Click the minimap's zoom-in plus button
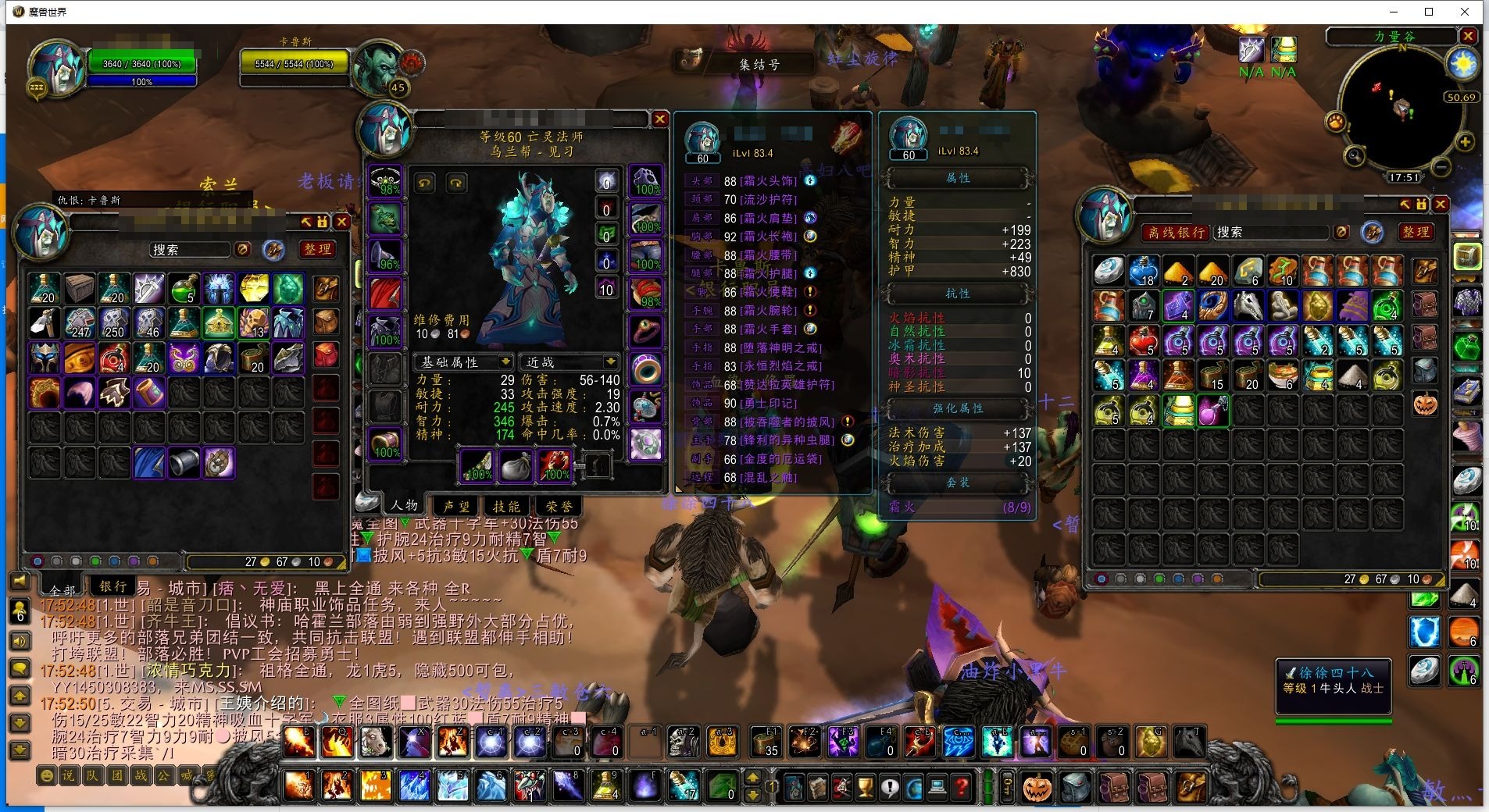This screenshot has height=812, width=1489. (1465, 142)
